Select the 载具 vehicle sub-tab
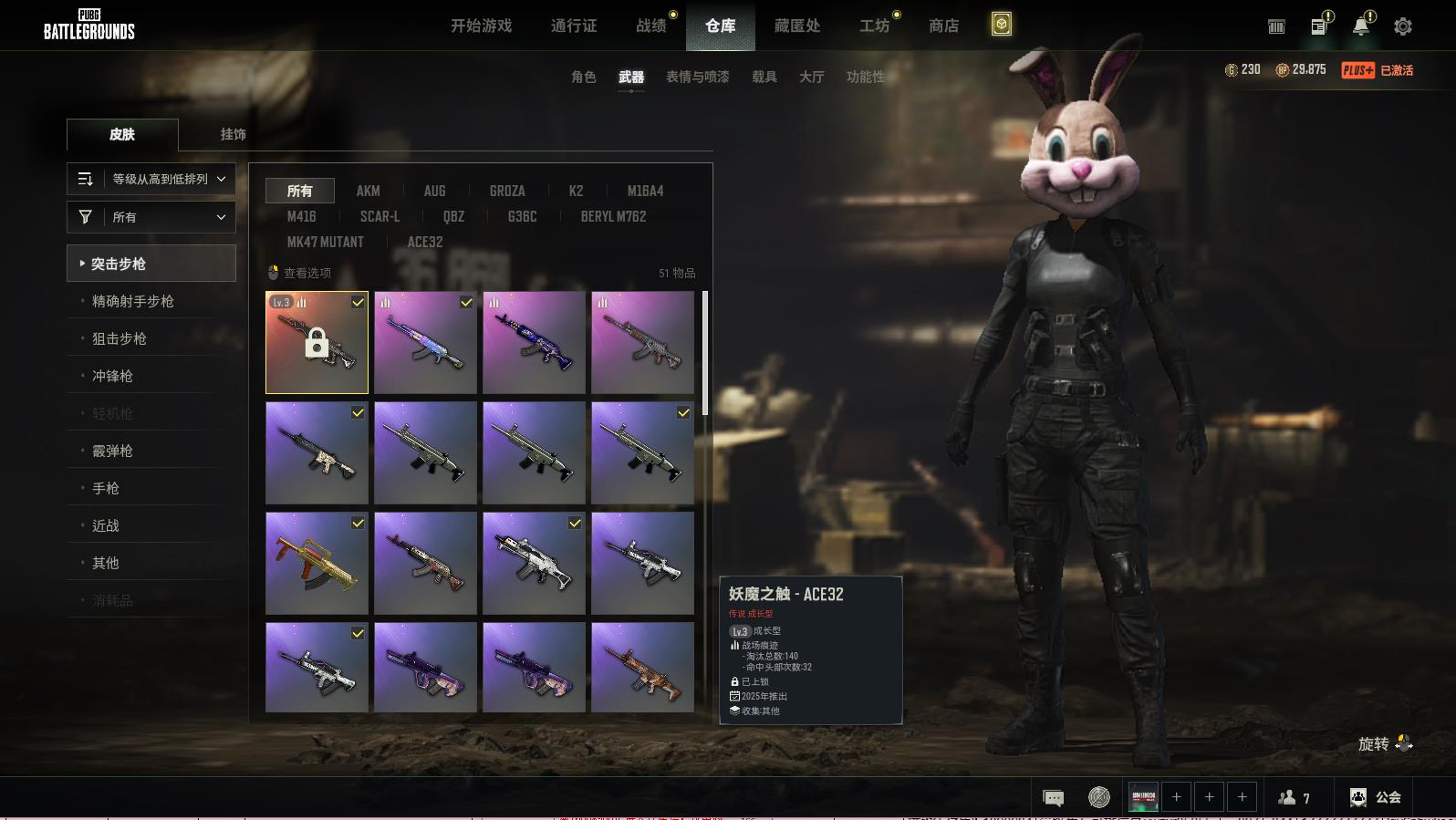Viewport: 1456px width, 820px height. coord(764,77)
